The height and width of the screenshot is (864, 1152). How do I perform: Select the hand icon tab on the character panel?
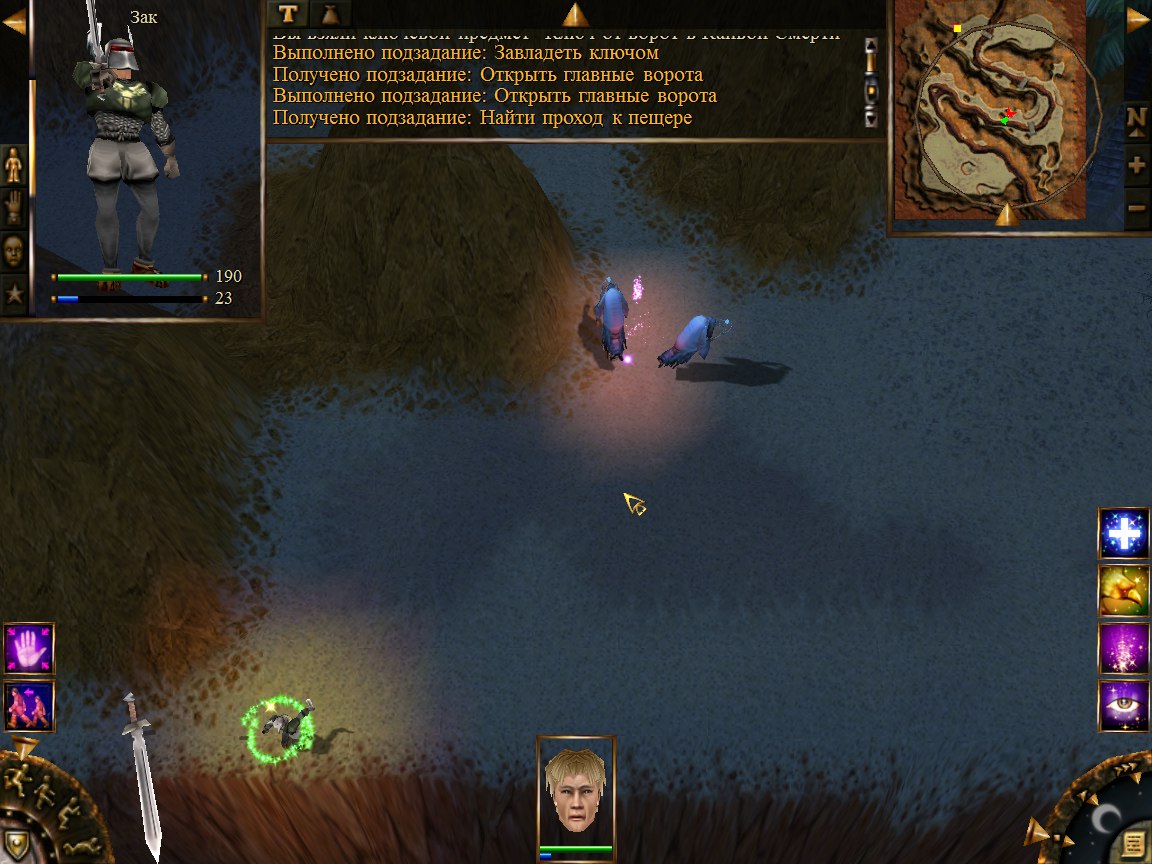pyautogui.click(x=14, y=207)
